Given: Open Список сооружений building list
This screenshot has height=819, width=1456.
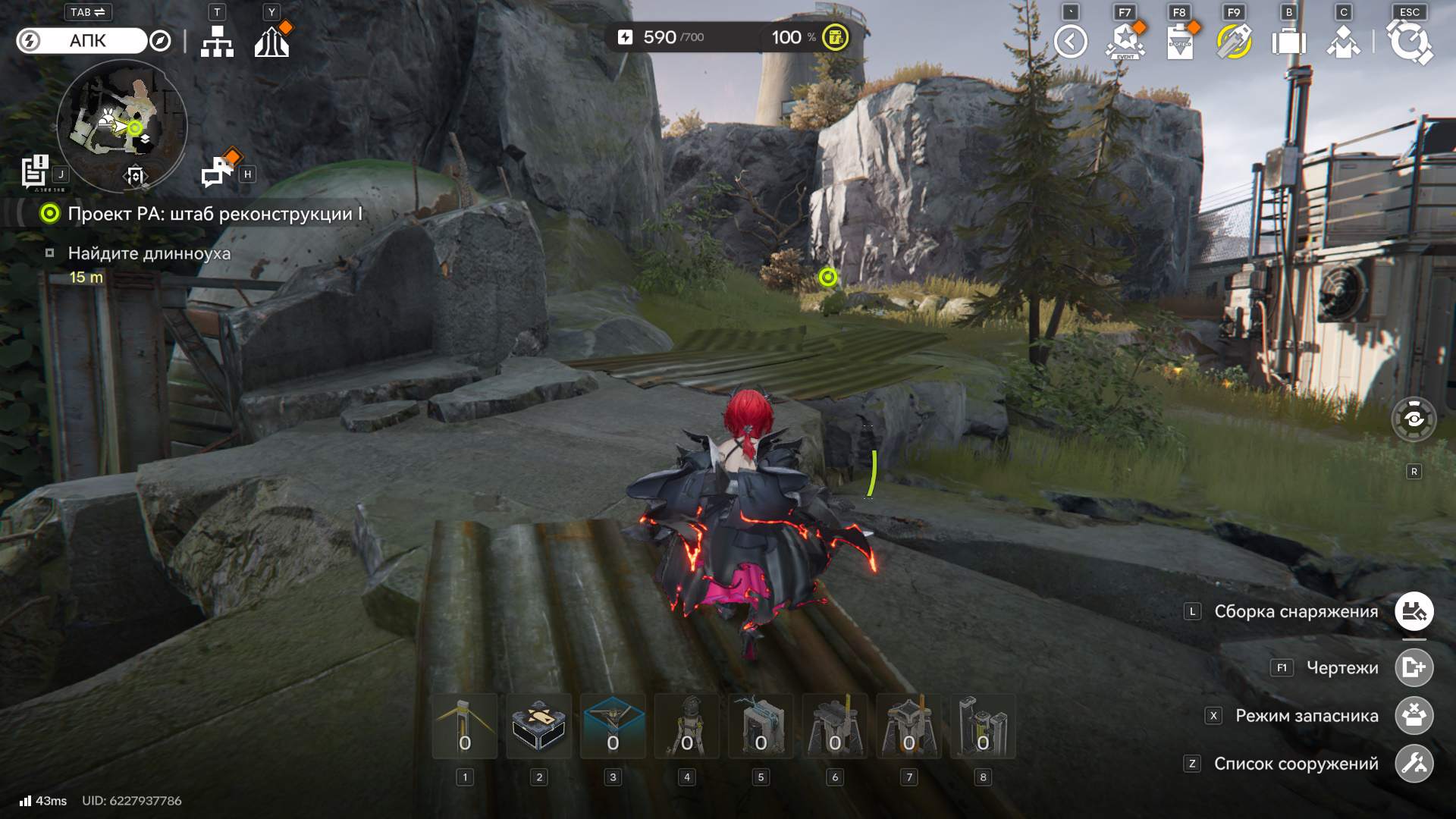Looking at the screenshot, I should 1414,764.
